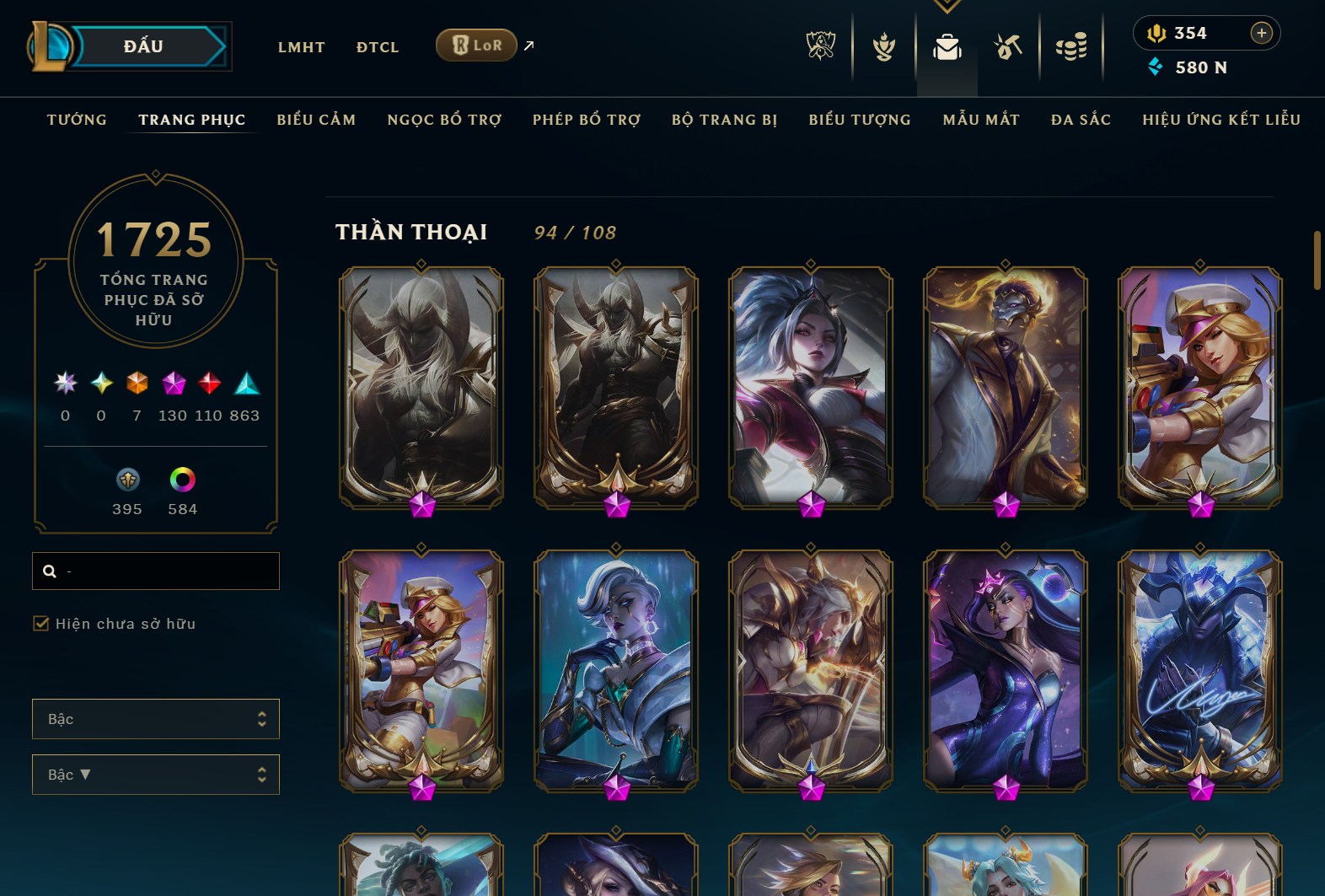
Task: Open the ĐTCL menu item
Action: (377, 47)
